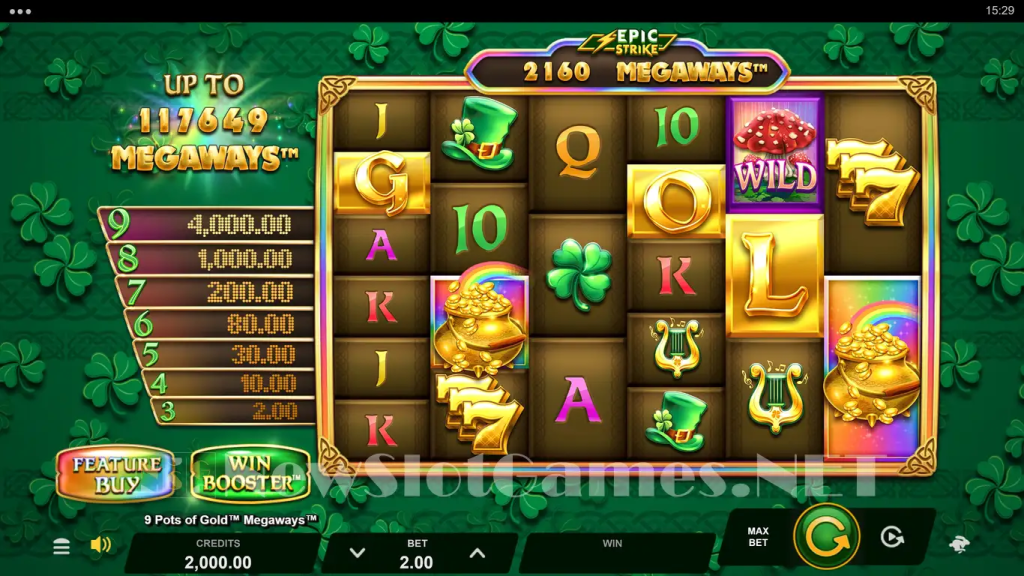Set the stake with Max Bet
1024x576 pixels.
tap(758, 536)
